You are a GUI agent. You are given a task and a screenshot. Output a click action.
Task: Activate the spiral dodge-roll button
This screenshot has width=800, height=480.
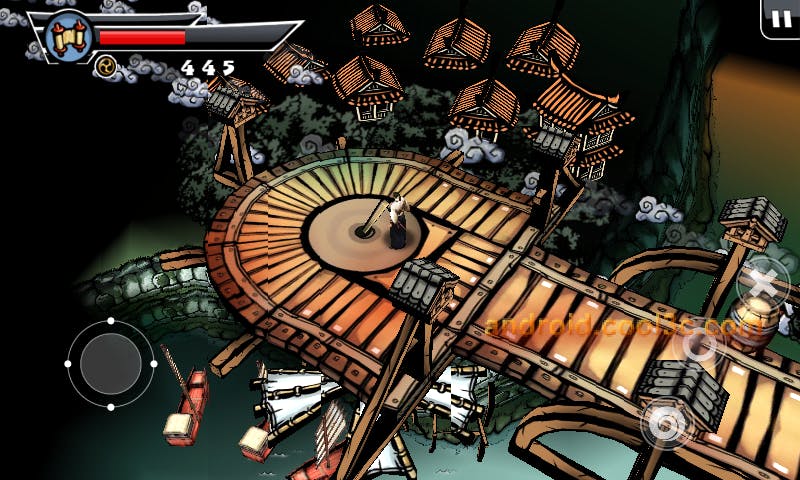[665, 424]
